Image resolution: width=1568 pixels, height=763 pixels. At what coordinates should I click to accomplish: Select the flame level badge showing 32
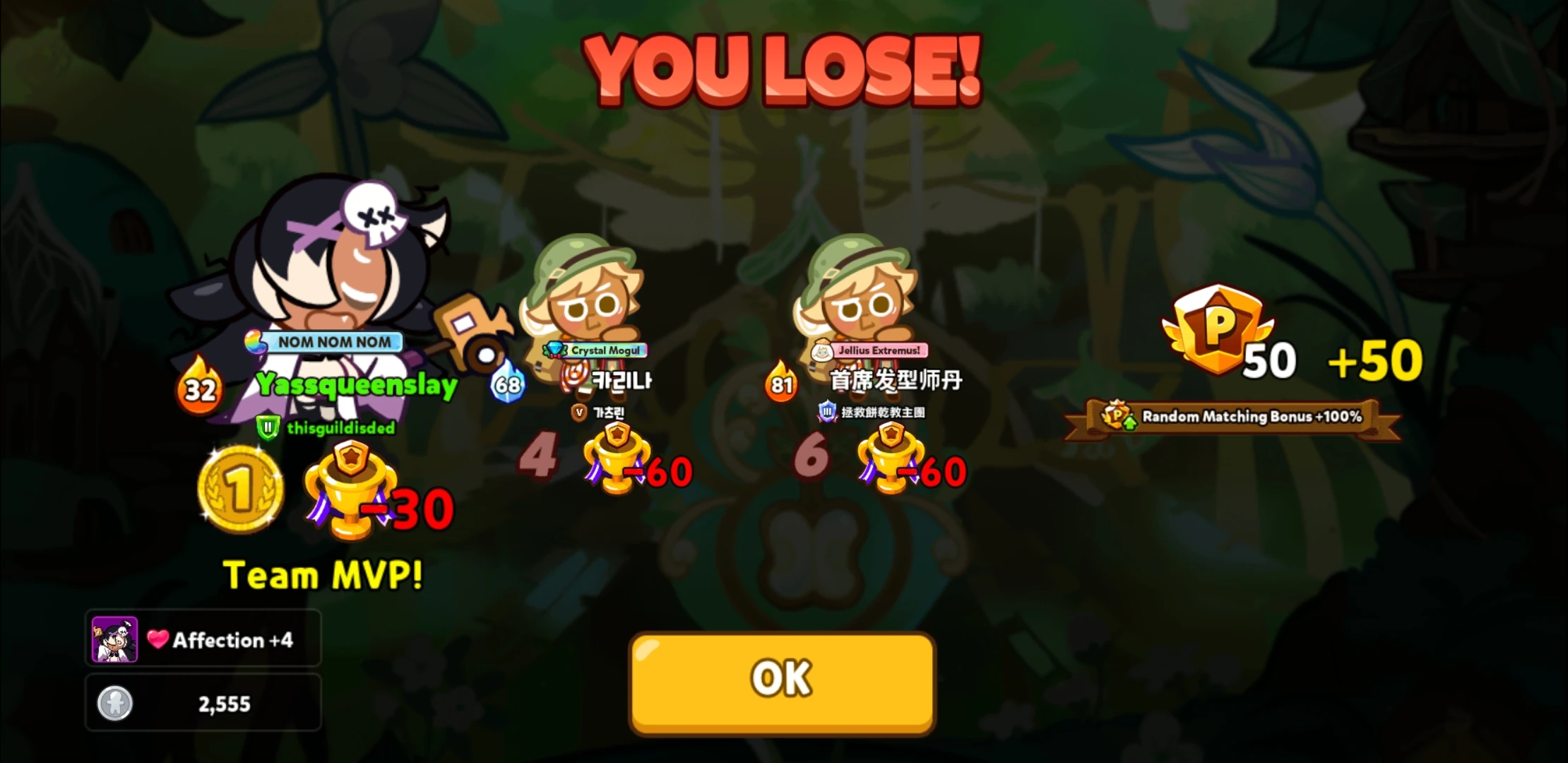pos(201,388)
